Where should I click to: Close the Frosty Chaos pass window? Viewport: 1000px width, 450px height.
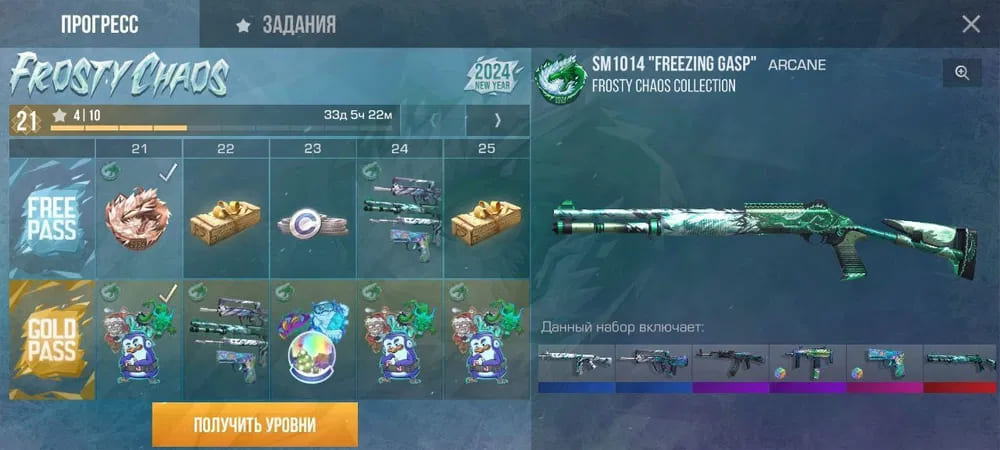[x=970, y=25]
